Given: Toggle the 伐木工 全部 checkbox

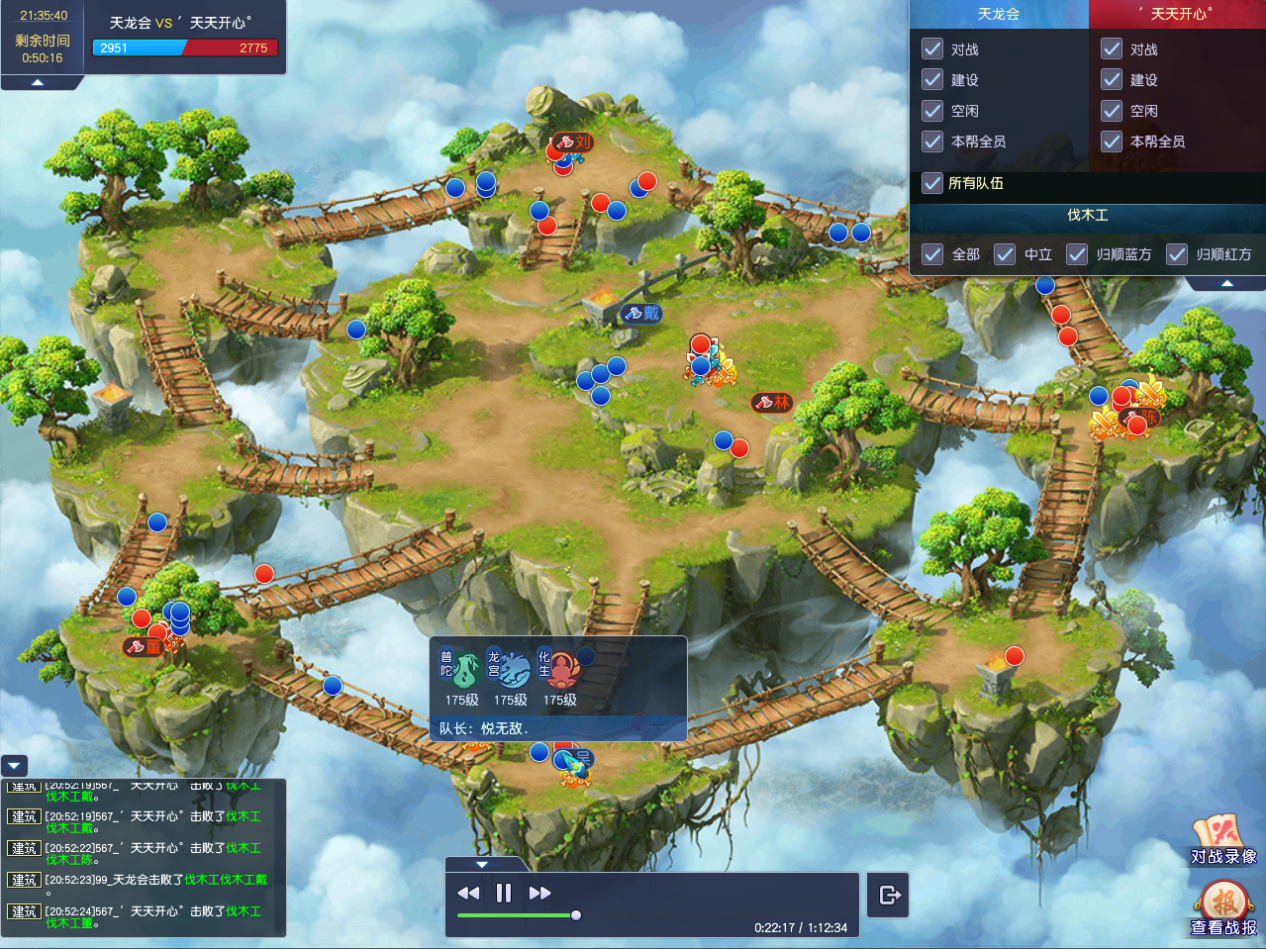Looking at the screenshot, I should click(933, 254).
